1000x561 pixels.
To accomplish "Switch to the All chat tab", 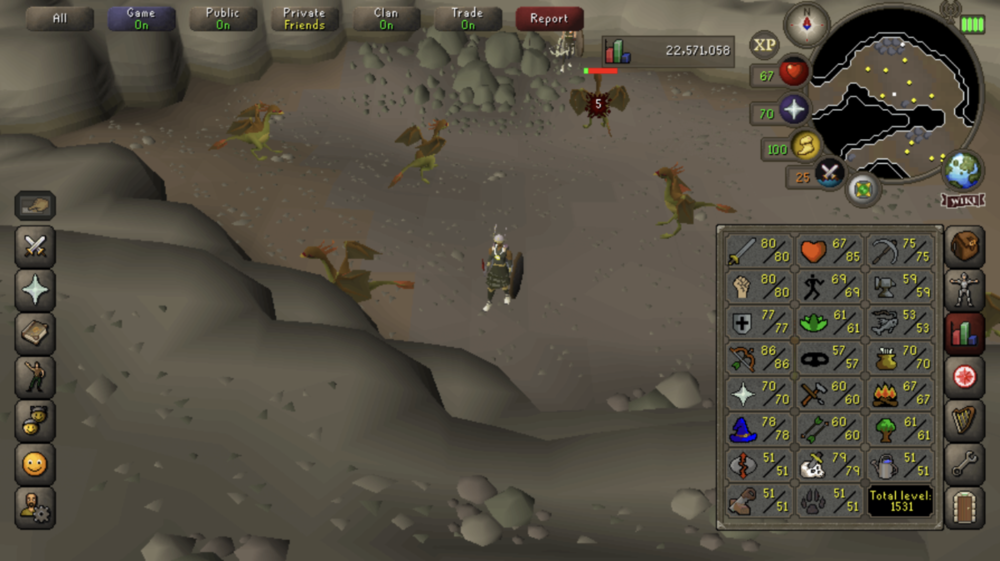I will click(60, 19).
